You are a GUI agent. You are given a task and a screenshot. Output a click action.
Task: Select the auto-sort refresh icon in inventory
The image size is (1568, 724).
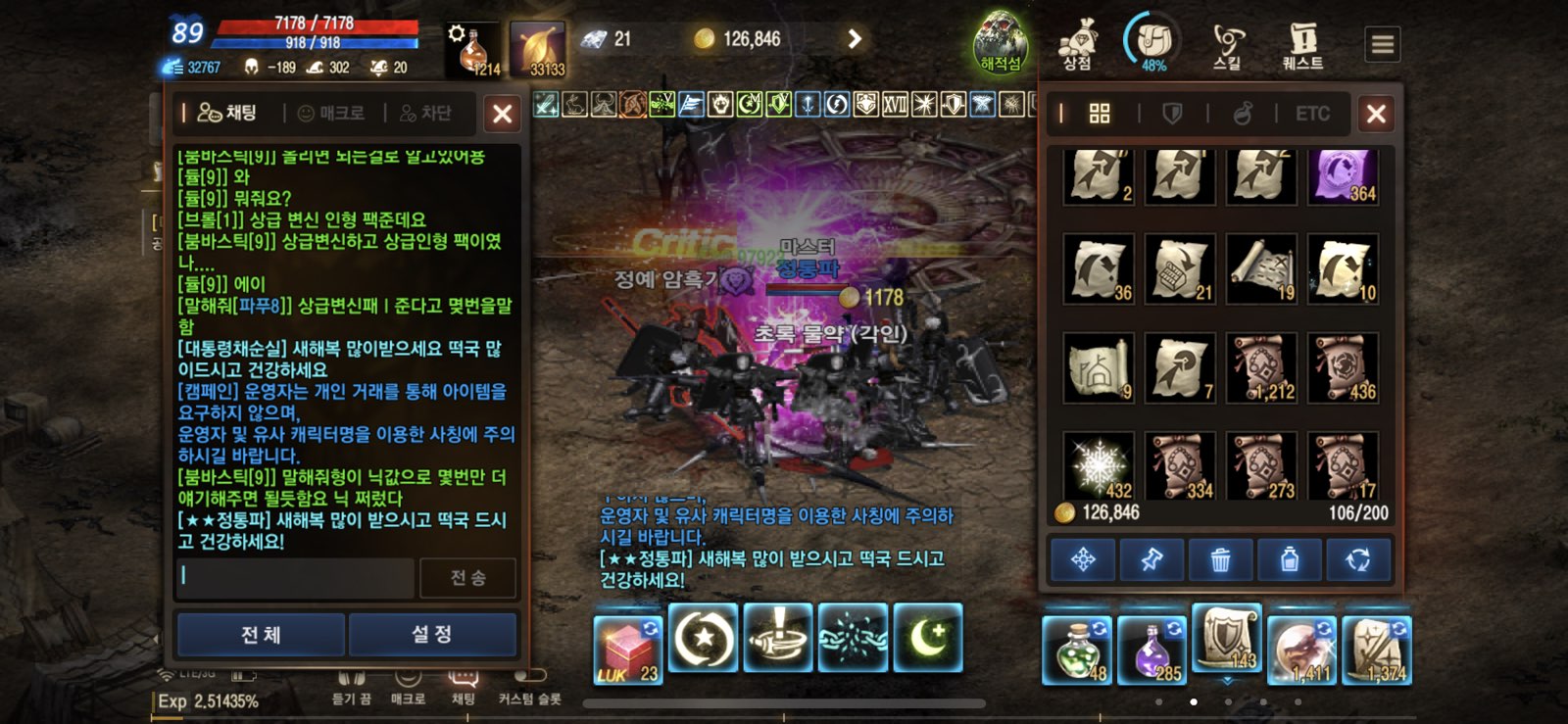(1358, 558)
